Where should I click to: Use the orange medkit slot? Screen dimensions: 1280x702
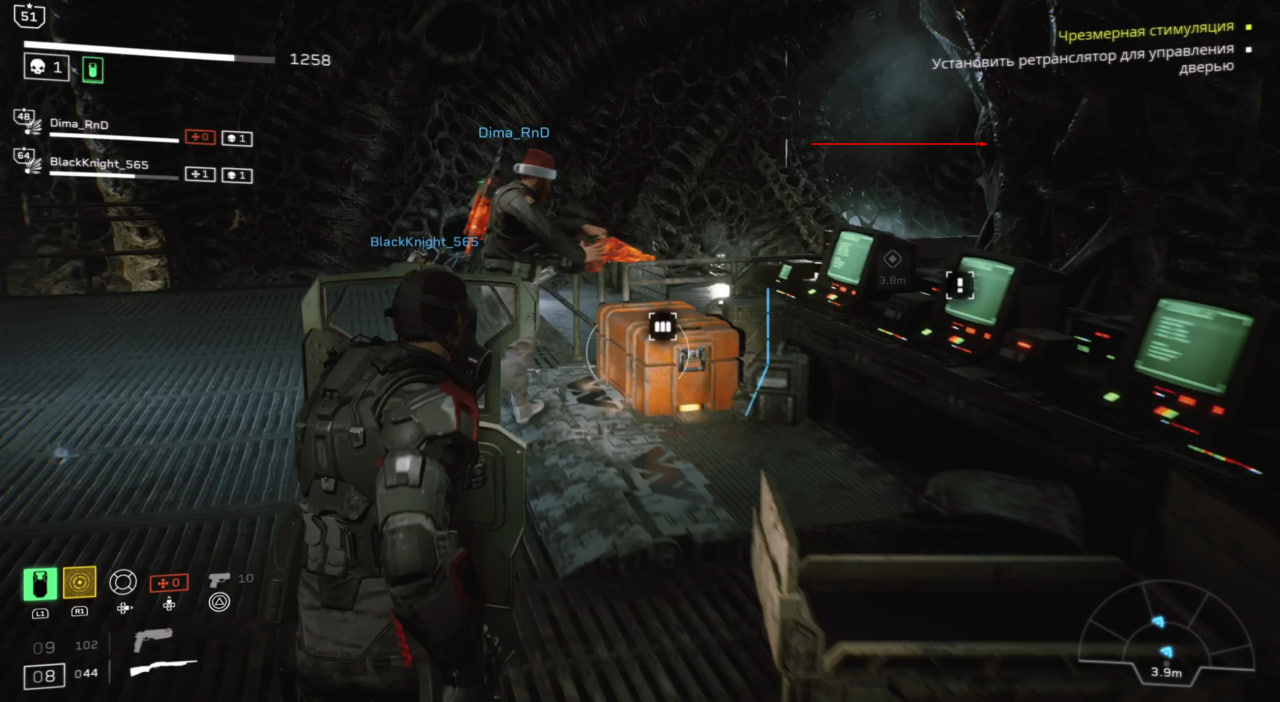click(168, 582)
